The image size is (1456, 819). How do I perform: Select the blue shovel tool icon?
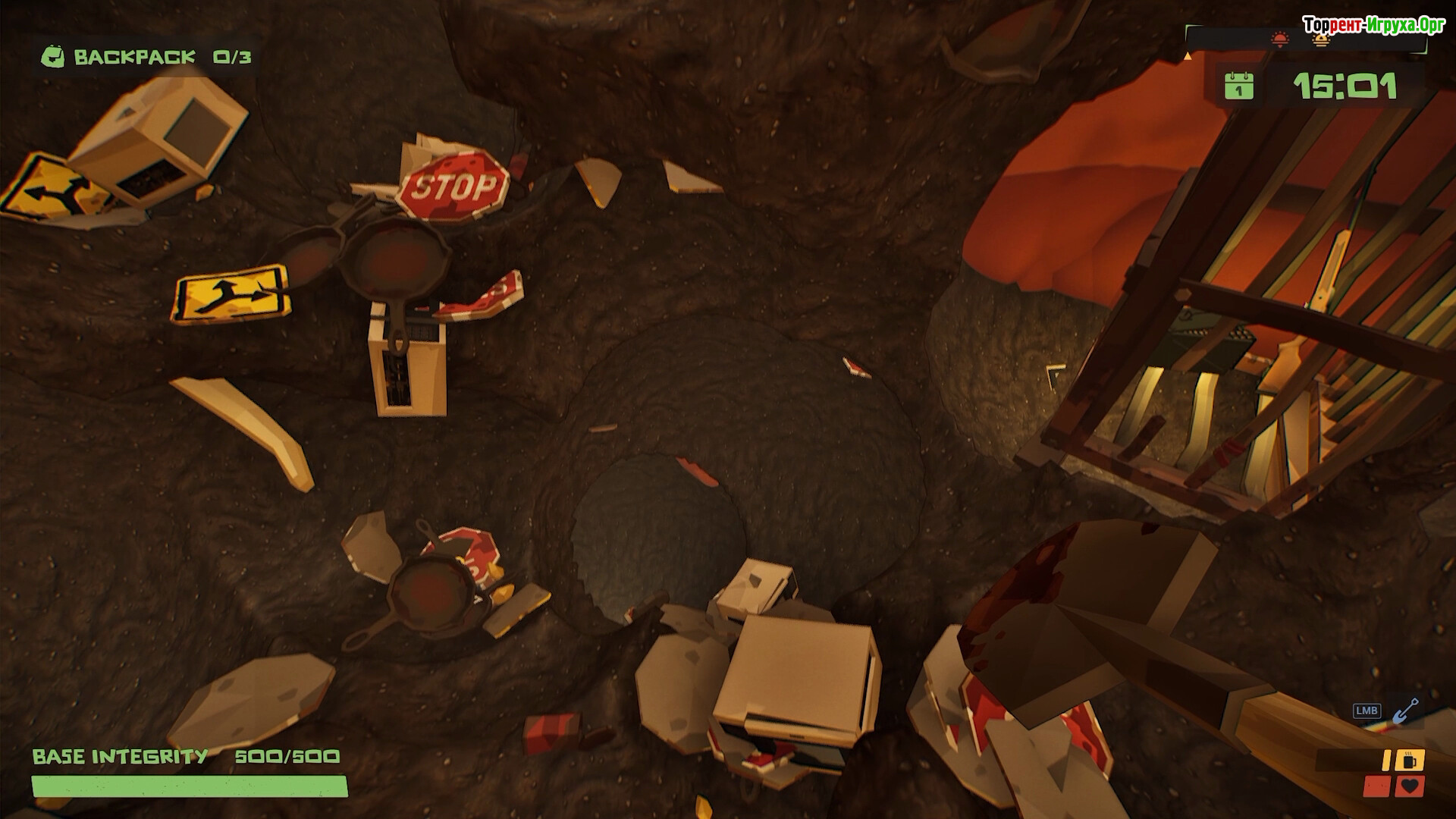(x=1406, y=711)
